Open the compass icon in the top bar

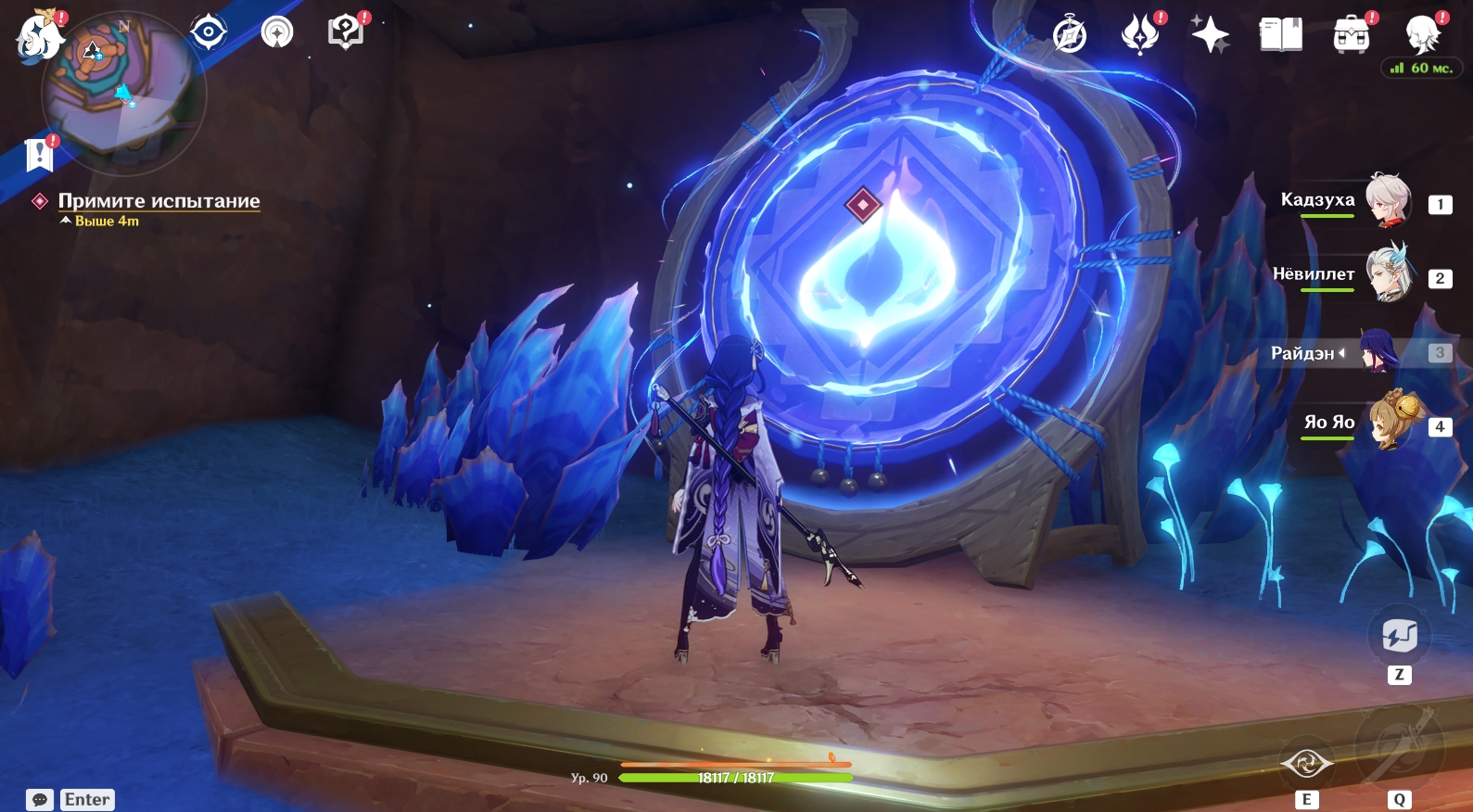tap(1070, 35)
